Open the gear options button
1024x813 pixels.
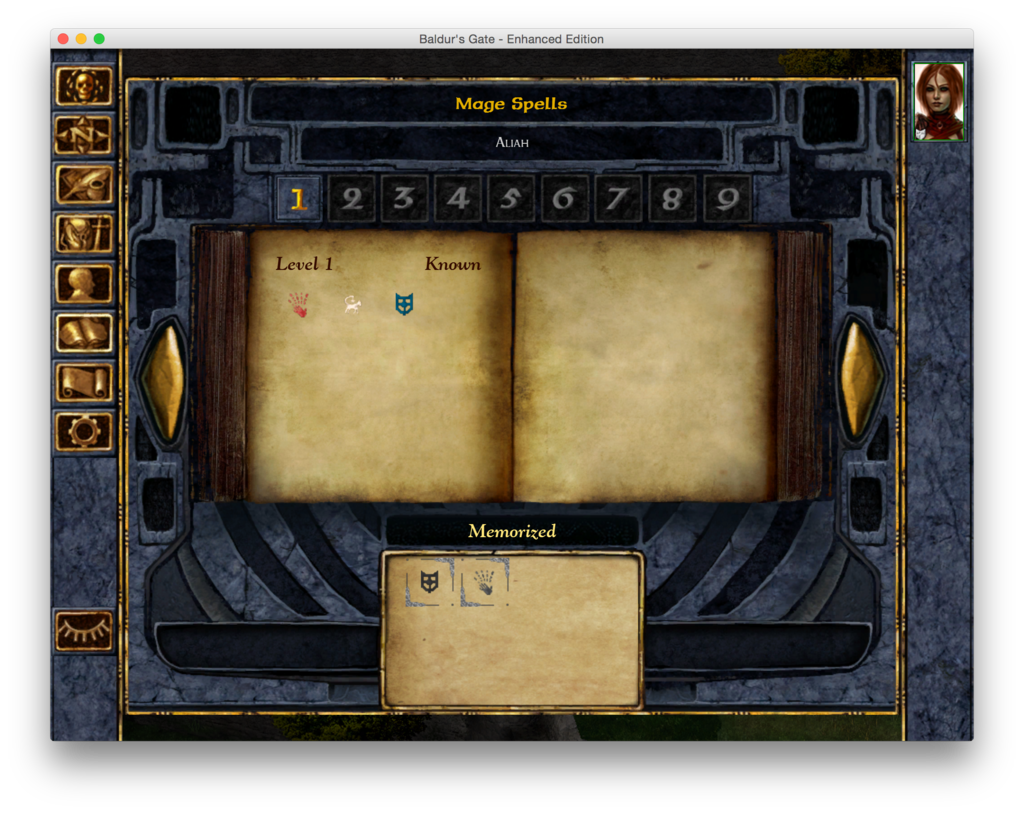click(84, 431)
